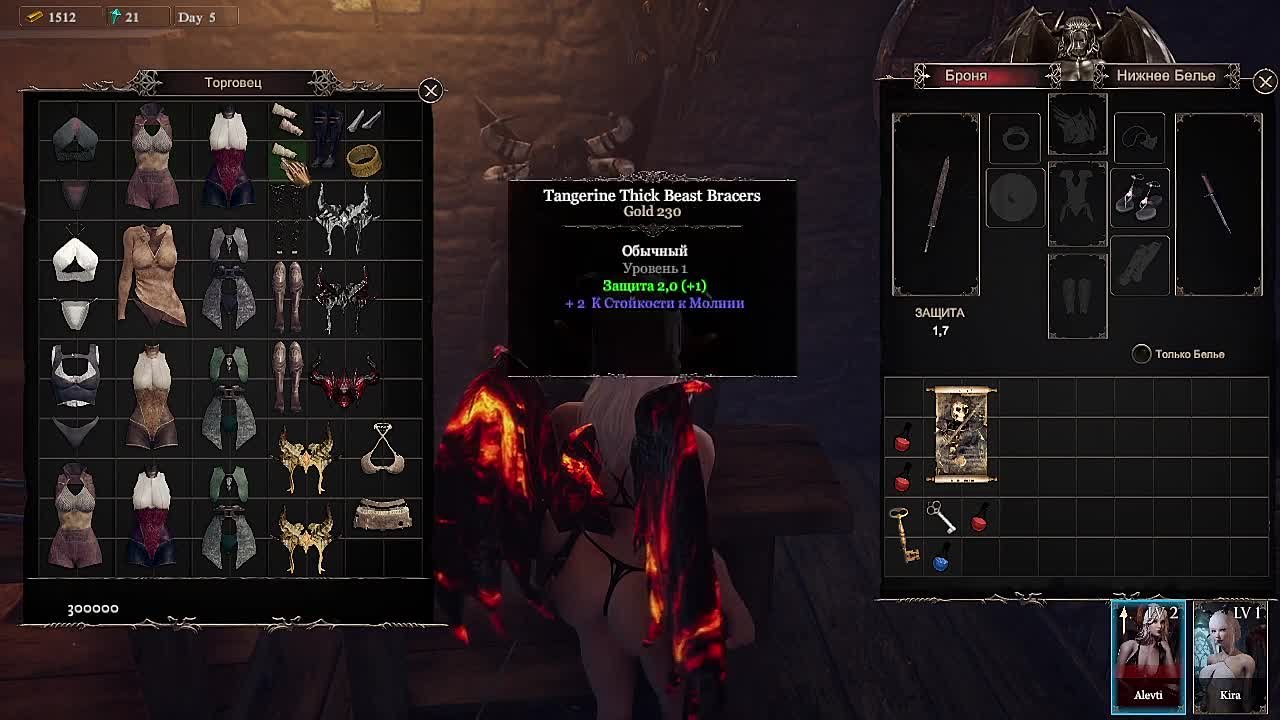The width and height of the screenshot is (1280, 720).
Task: Select the equipped sandals slot
Action: pos(1139,198)
